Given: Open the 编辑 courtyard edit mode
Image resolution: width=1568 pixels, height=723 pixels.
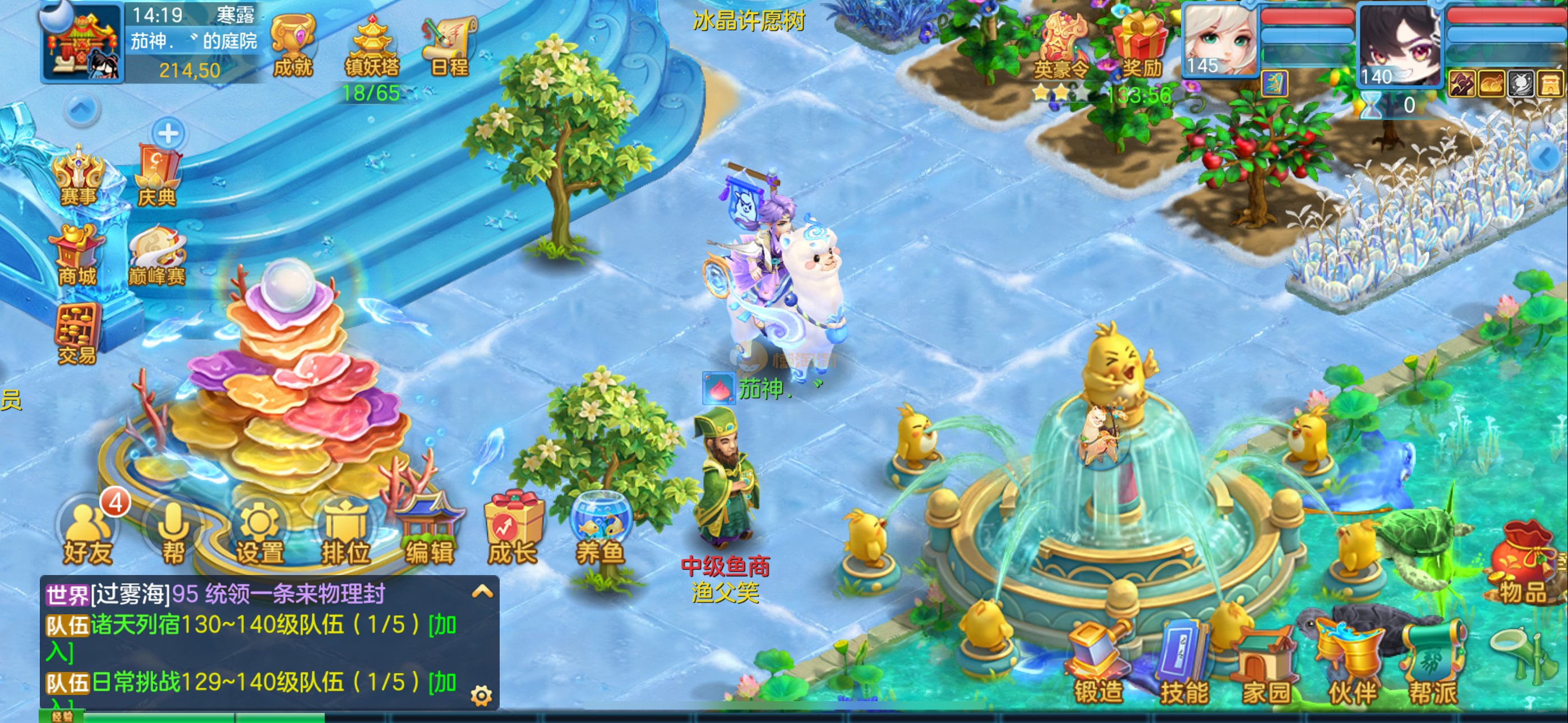Looking at the screenshot, I should click(430, 531).
